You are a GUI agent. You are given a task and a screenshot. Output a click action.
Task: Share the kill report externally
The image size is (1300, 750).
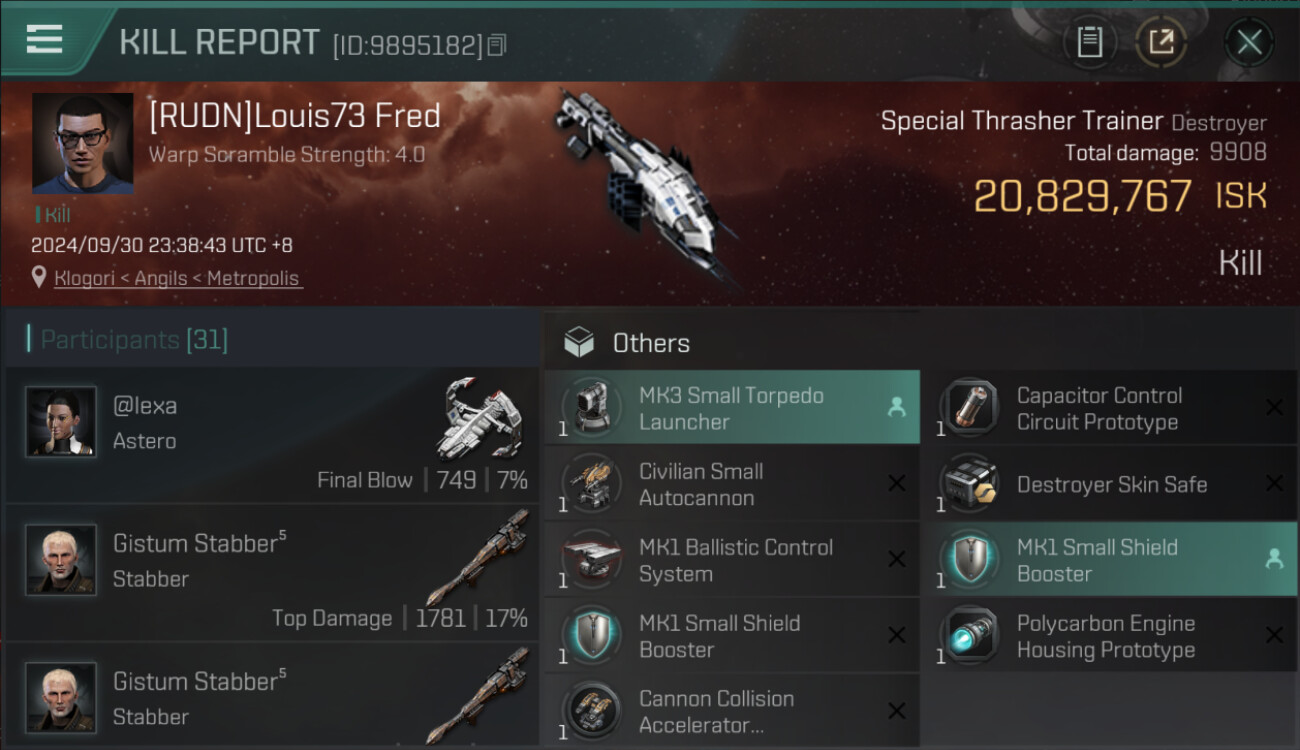pyautogui.click(x=1161, y=42)
